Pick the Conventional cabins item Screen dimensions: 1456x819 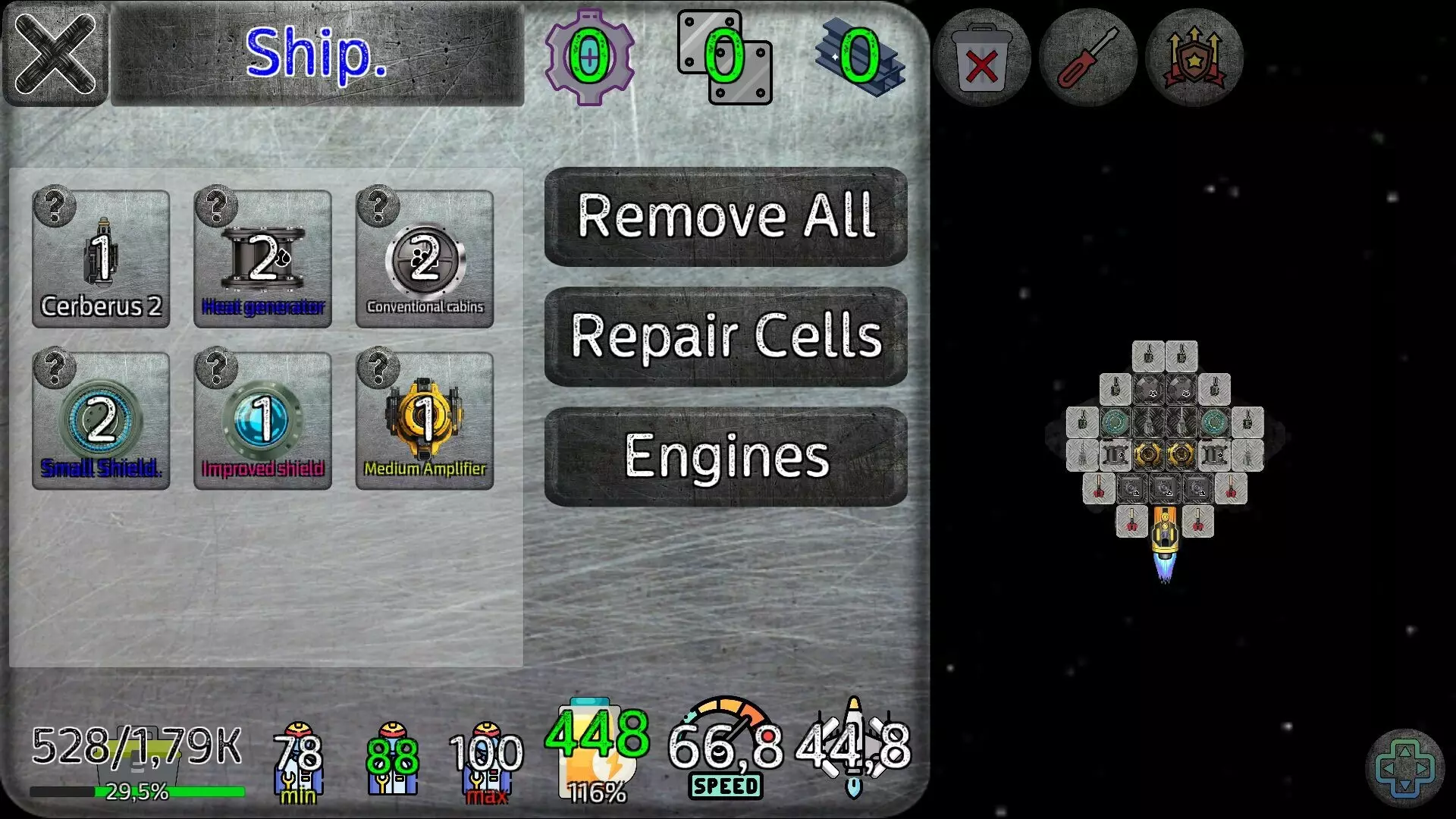425,258
